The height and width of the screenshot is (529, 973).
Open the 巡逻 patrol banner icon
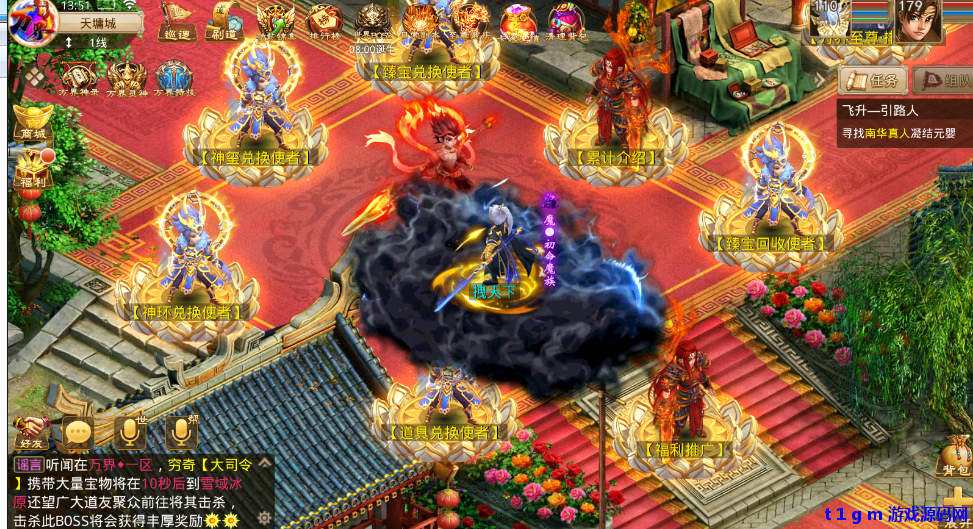tap(176, 21)
